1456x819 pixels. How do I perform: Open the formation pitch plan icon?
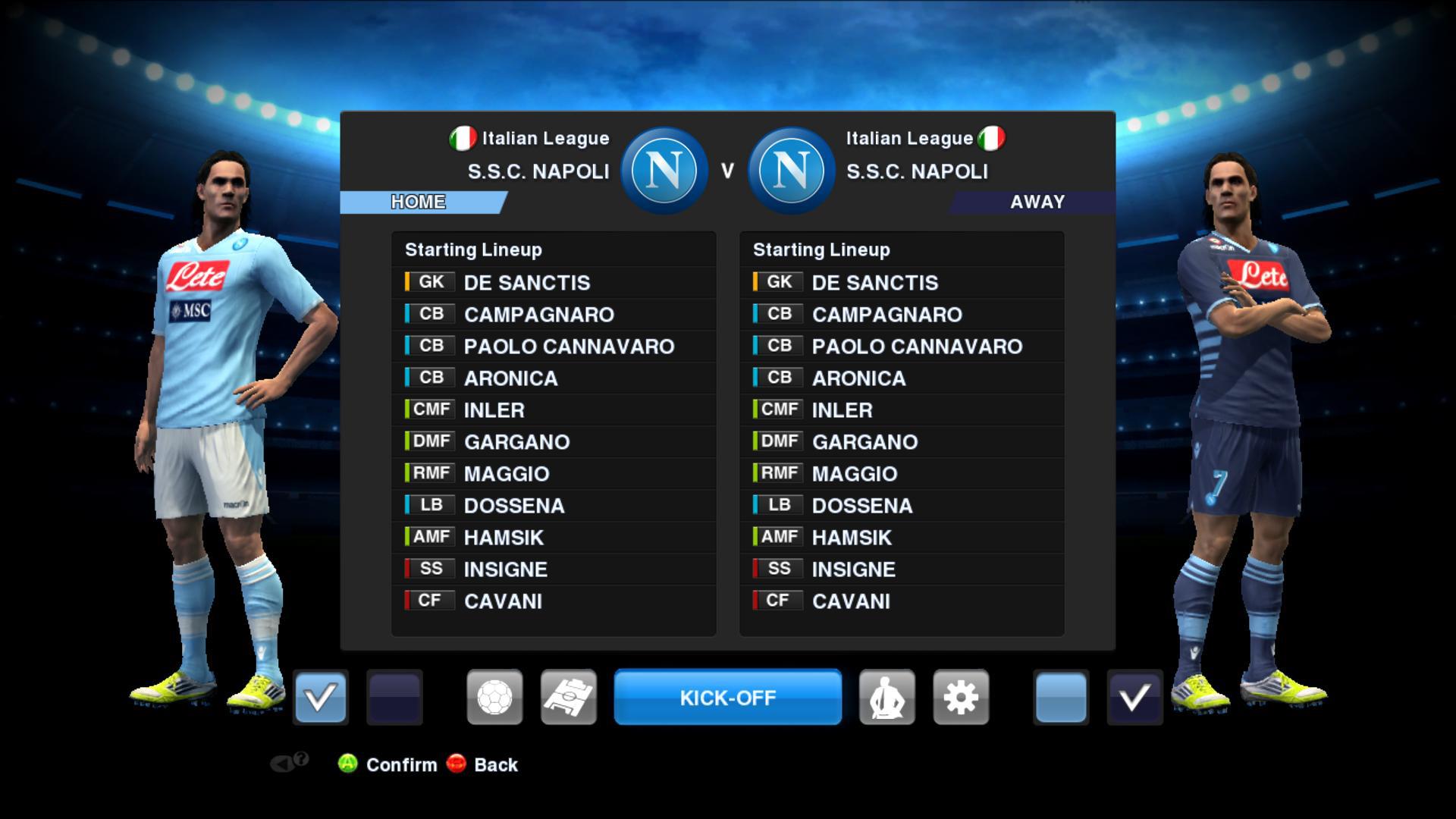click(x=569, y=697)
